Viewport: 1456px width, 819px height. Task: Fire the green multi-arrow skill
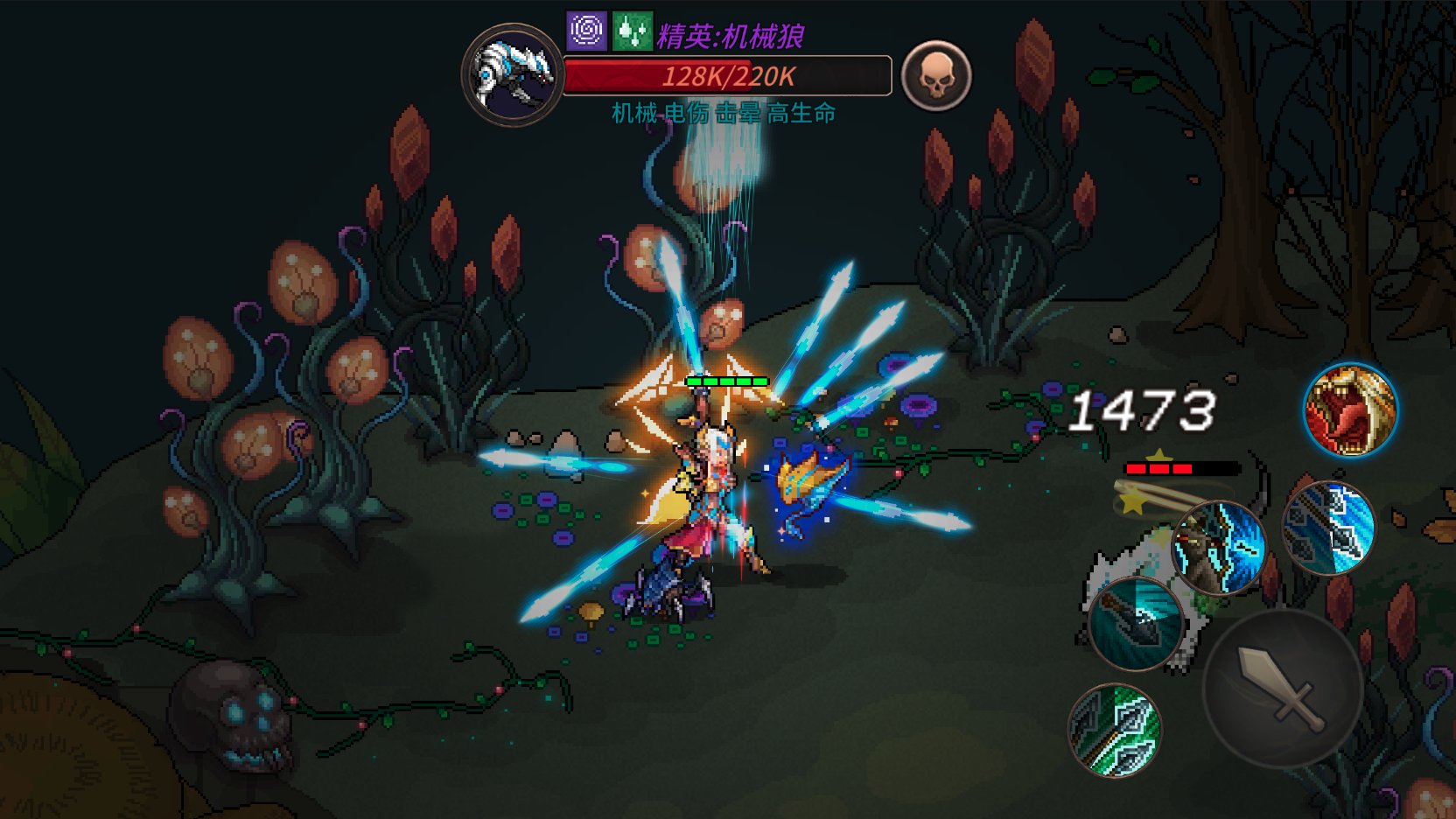1115,731
